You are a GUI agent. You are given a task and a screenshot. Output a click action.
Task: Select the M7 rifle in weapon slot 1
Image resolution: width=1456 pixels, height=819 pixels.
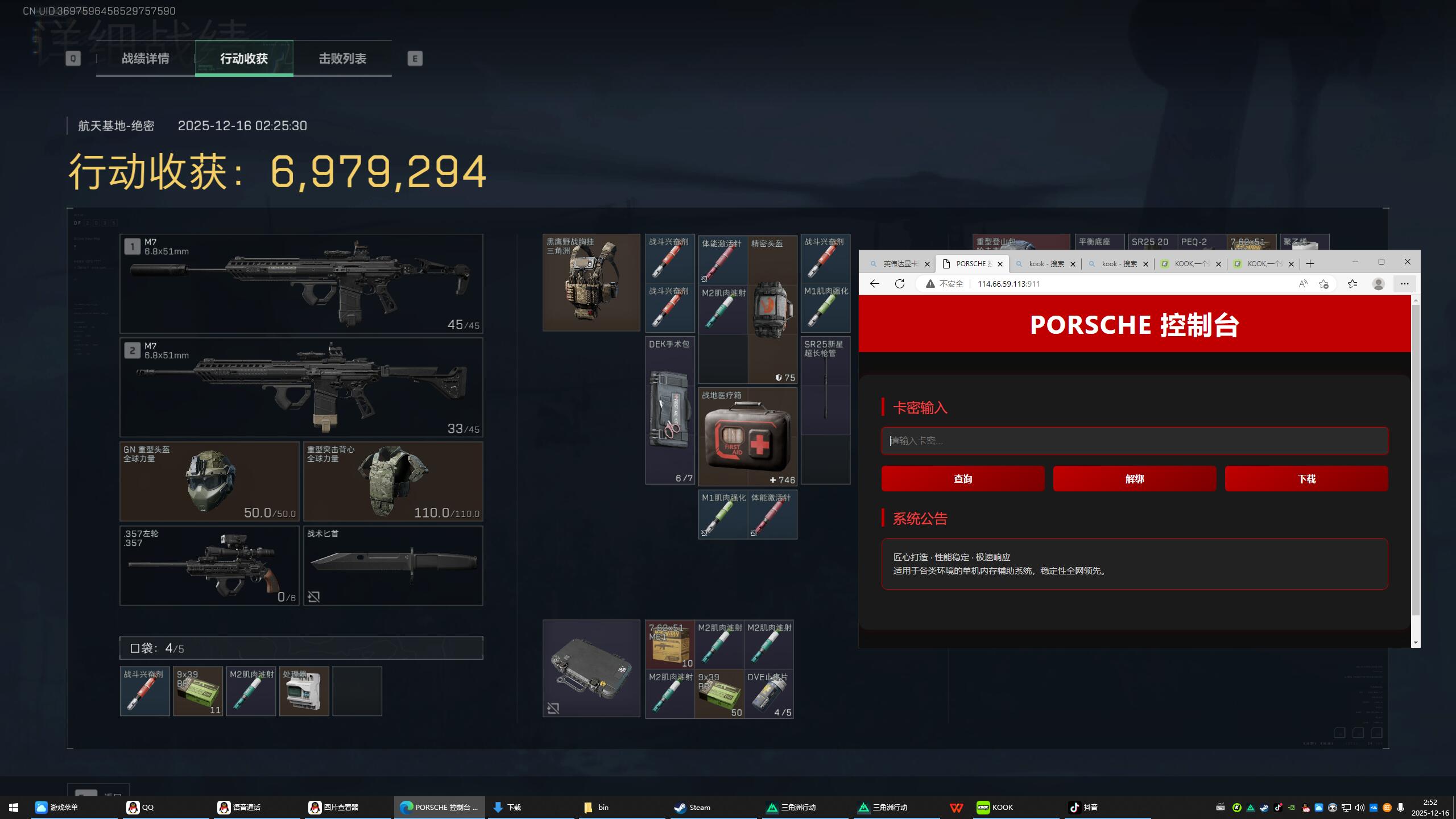coord(301,283)
